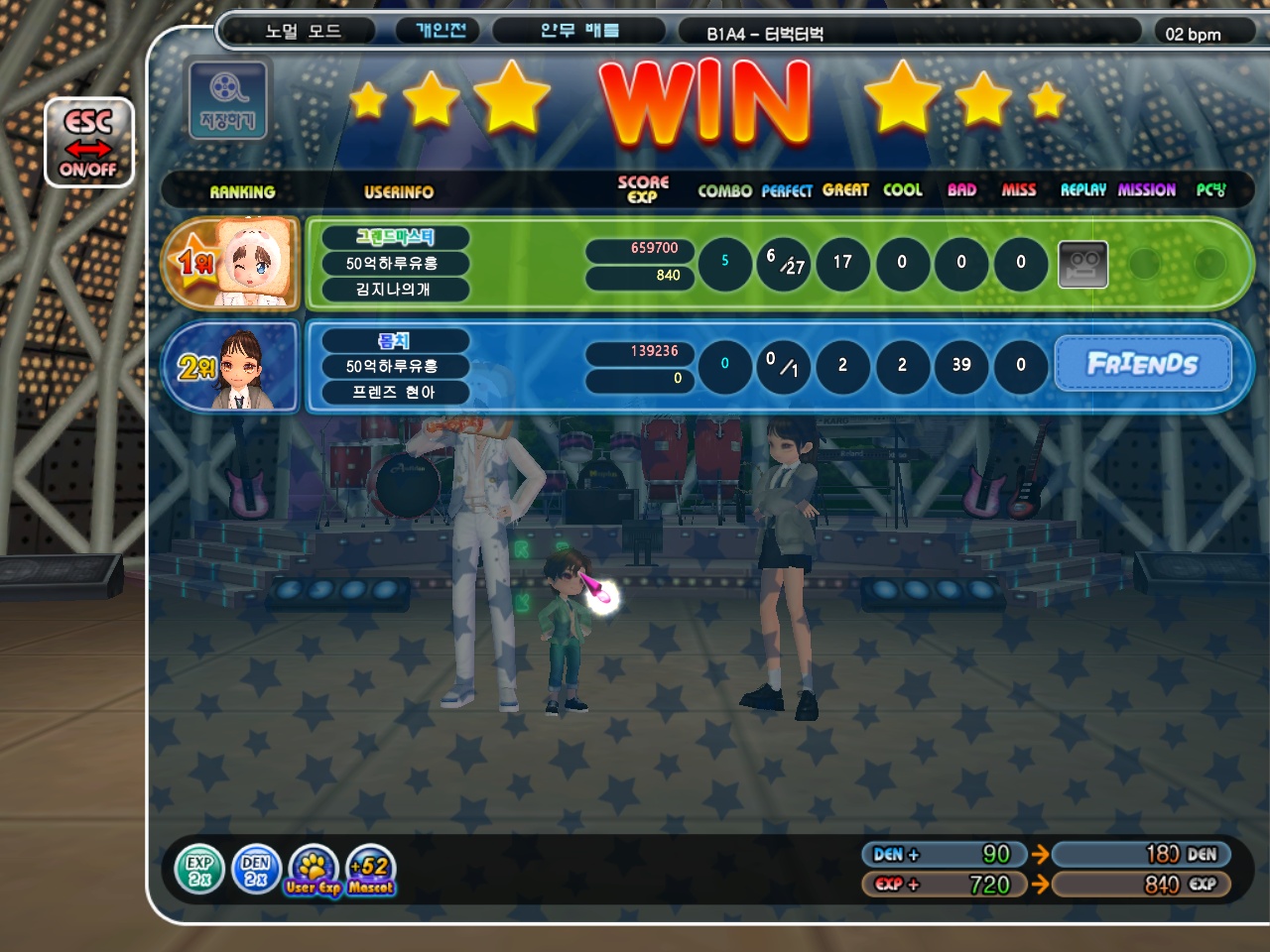Click the +52 Mascot bonus icon
Viewport: 1270px width, 952px height.
371,872
